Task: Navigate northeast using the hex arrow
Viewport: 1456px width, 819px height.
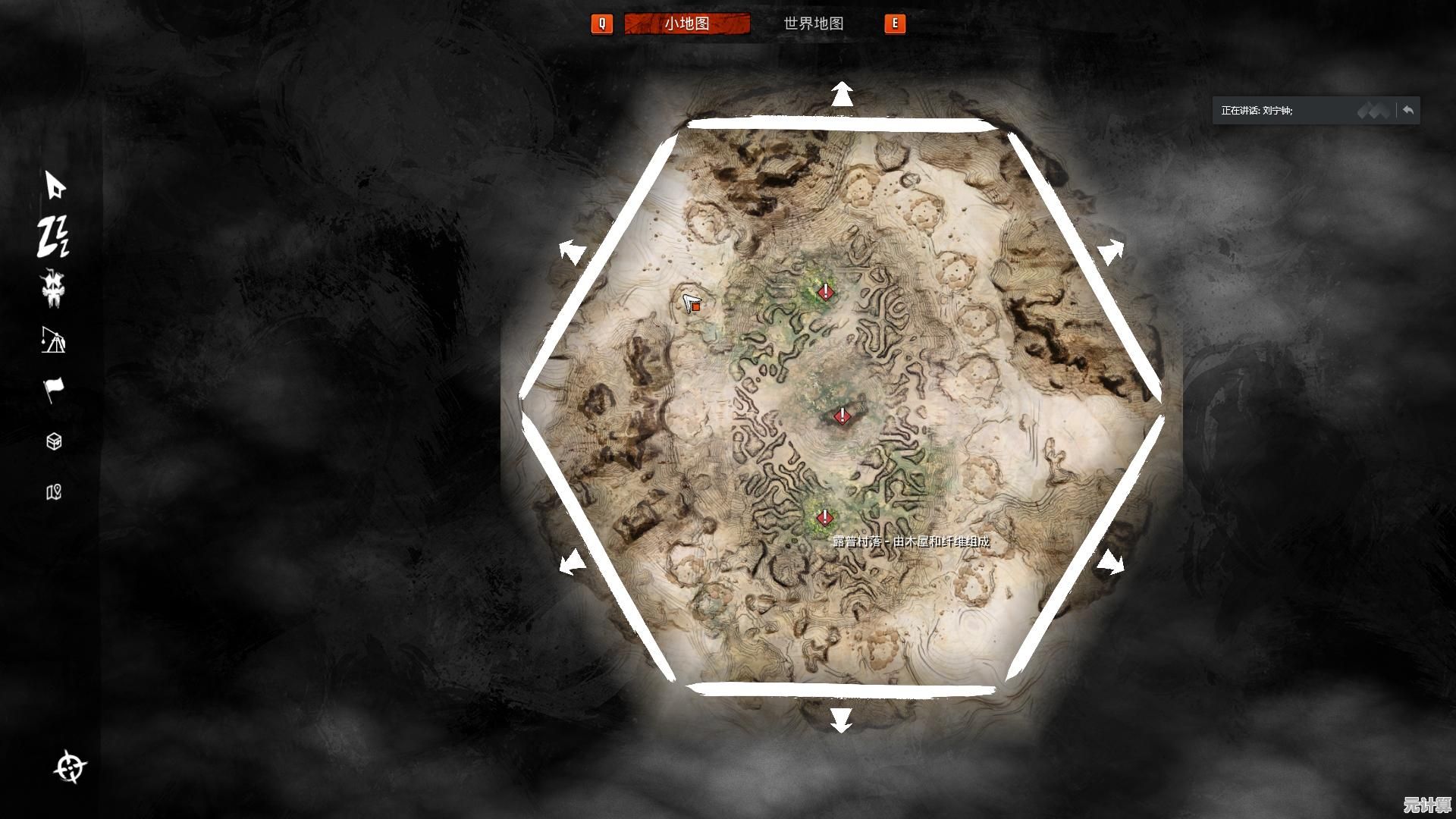Action: pyautogui.click(x=1111, y=251)
